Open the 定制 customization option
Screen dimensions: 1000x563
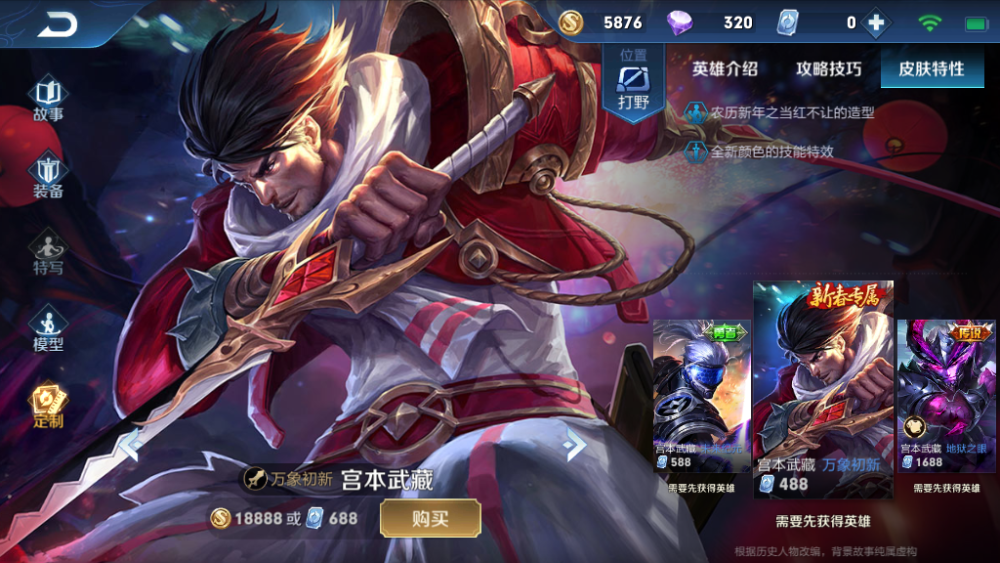coord(48,406)
